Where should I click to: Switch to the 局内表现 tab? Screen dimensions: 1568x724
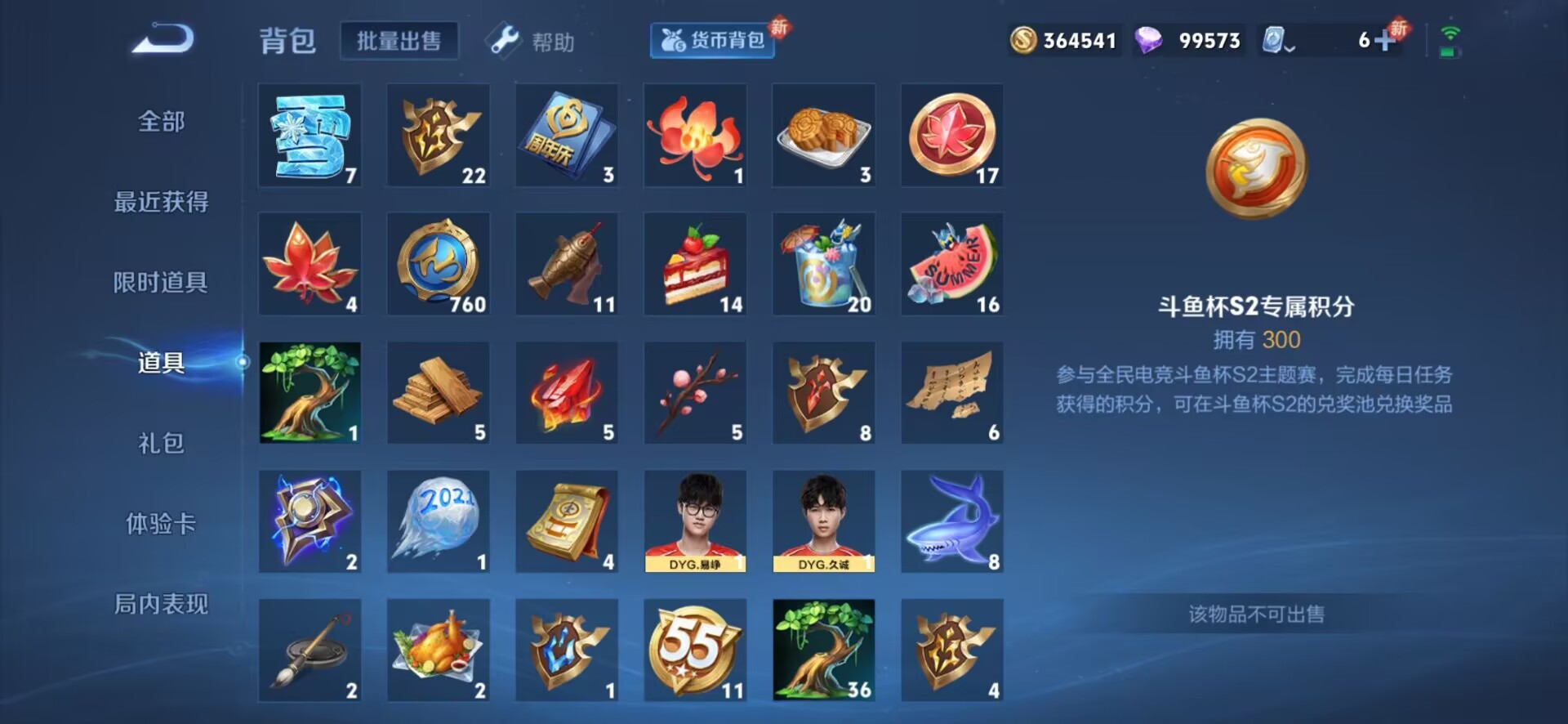(161, 604)
